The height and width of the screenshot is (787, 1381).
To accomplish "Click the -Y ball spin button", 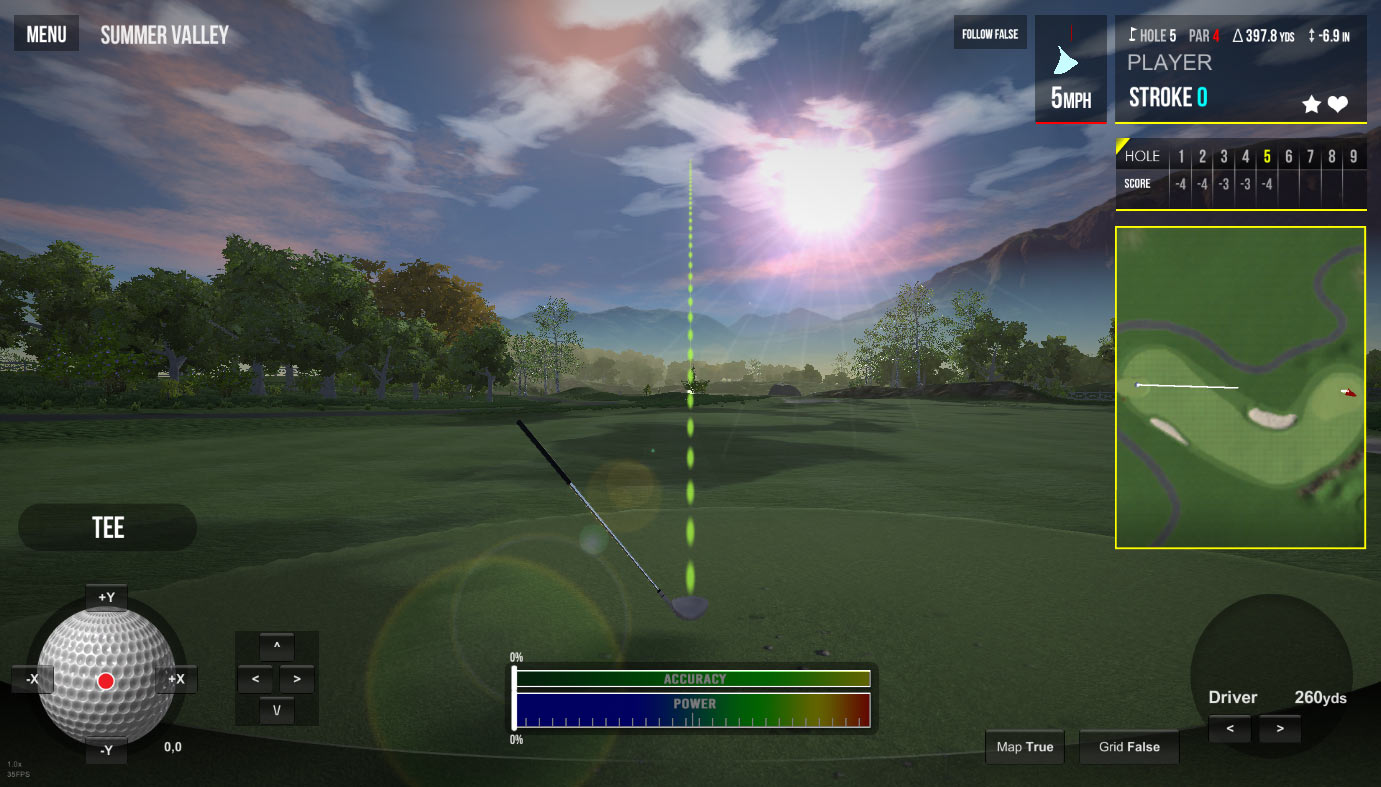I will pos(106,750).
